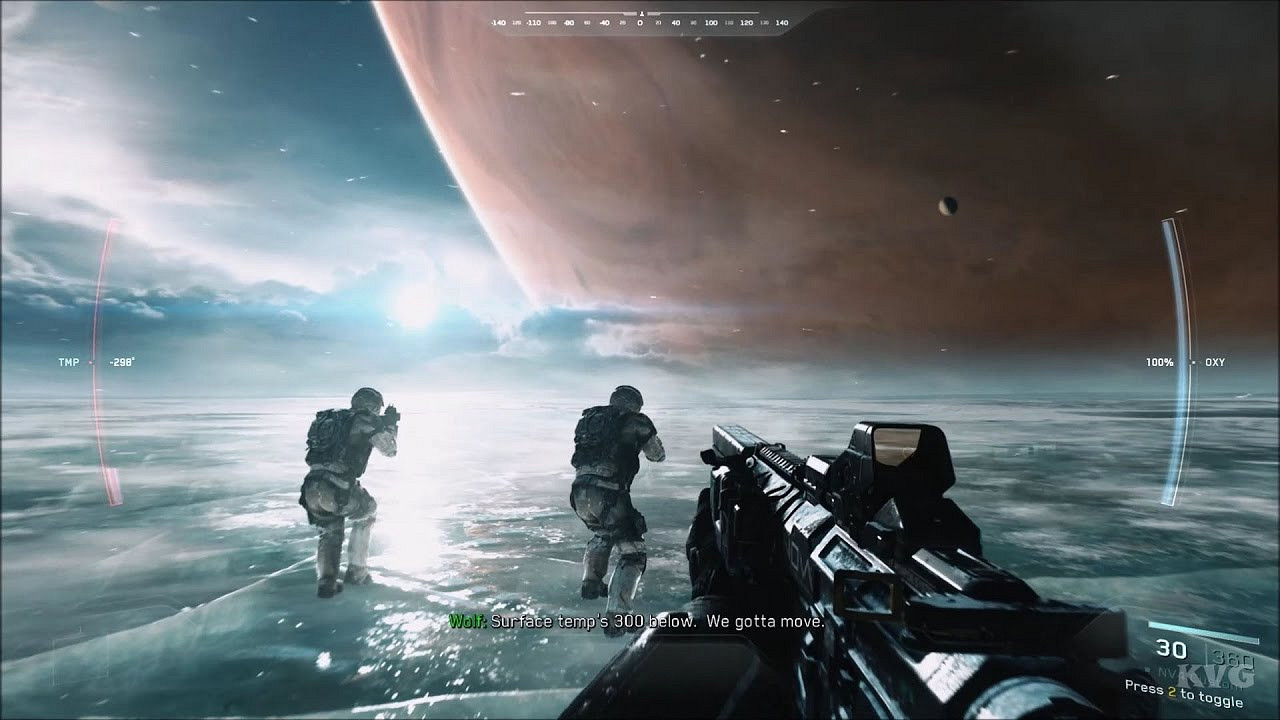Click the -140 mark on the compass
The image size is (1280, 720).
pyautogui.click(x=500, y=22)
